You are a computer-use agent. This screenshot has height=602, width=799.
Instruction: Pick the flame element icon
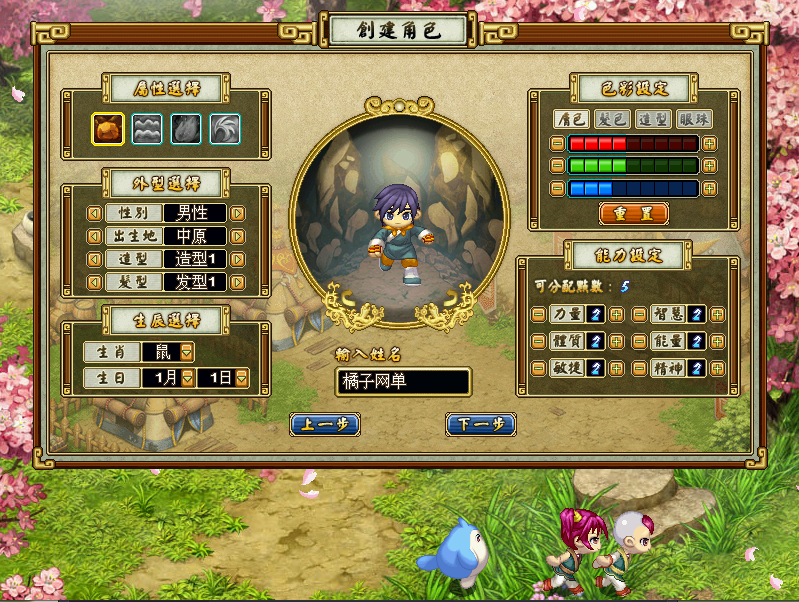[185, 128]
